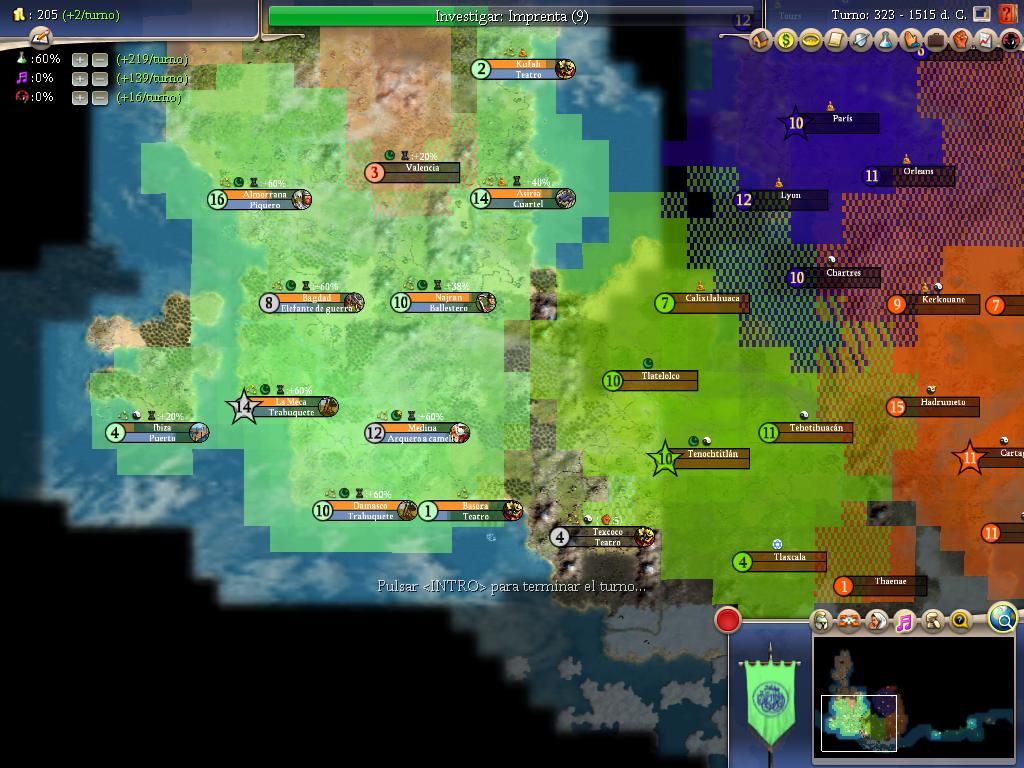This screenshot has width=1024, height=768.
Task: Open the technology advisor flask icon
Action: pyautogui.click(x=886, y=40)
